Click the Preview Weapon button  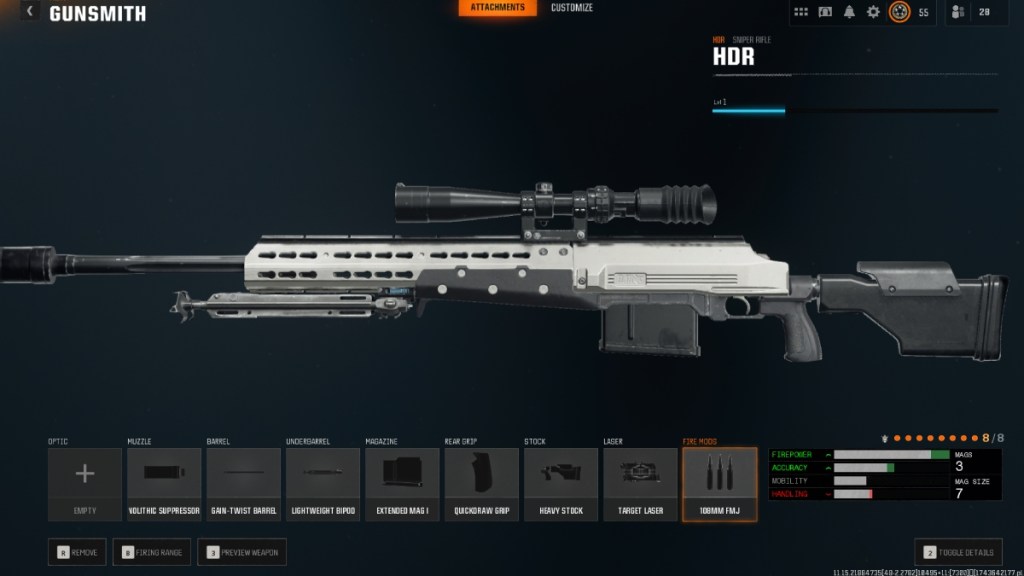[241, 551]
